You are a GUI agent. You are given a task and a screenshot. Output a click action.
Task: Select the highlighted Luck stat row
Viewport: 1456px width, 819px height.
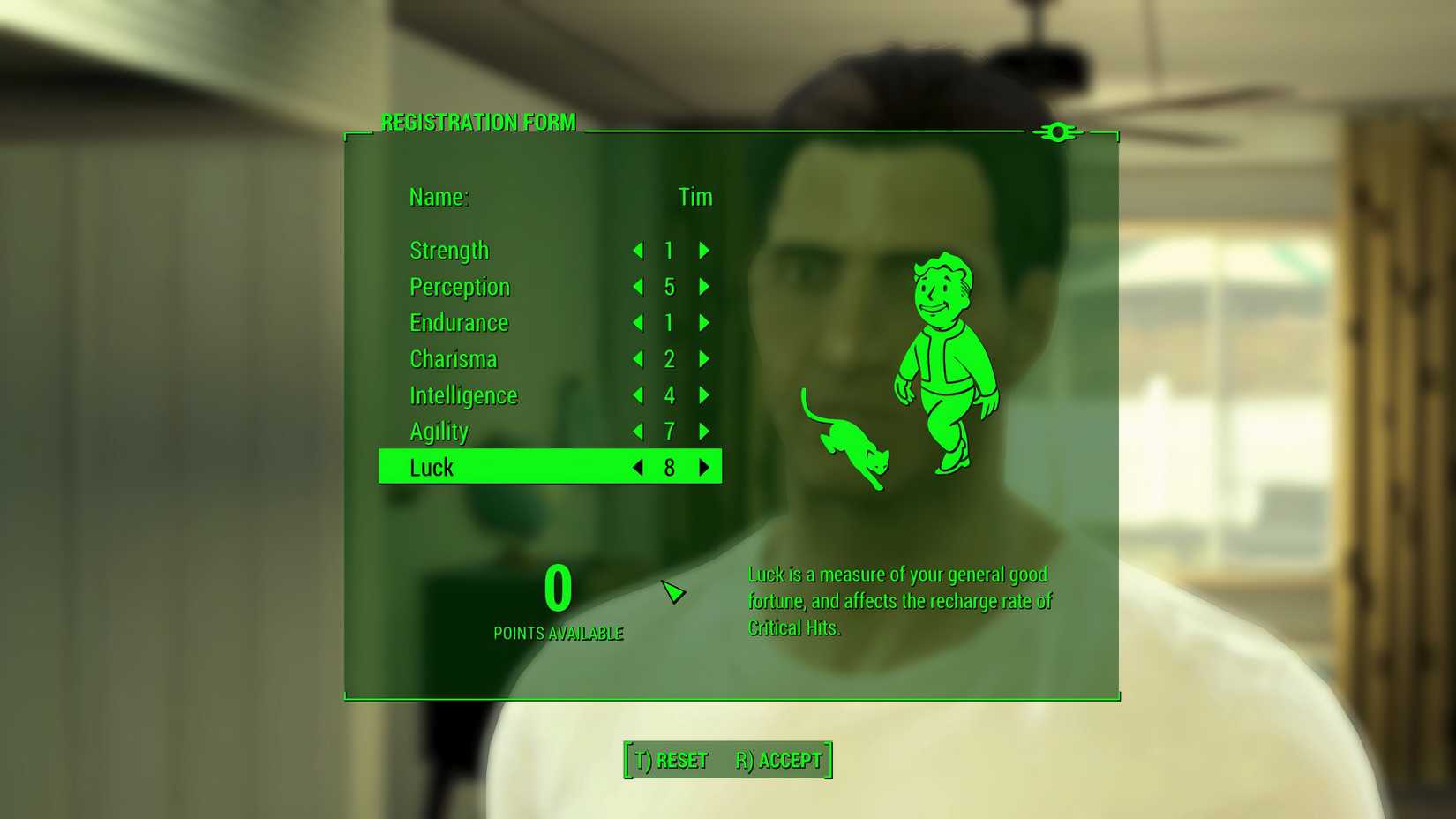503,467
